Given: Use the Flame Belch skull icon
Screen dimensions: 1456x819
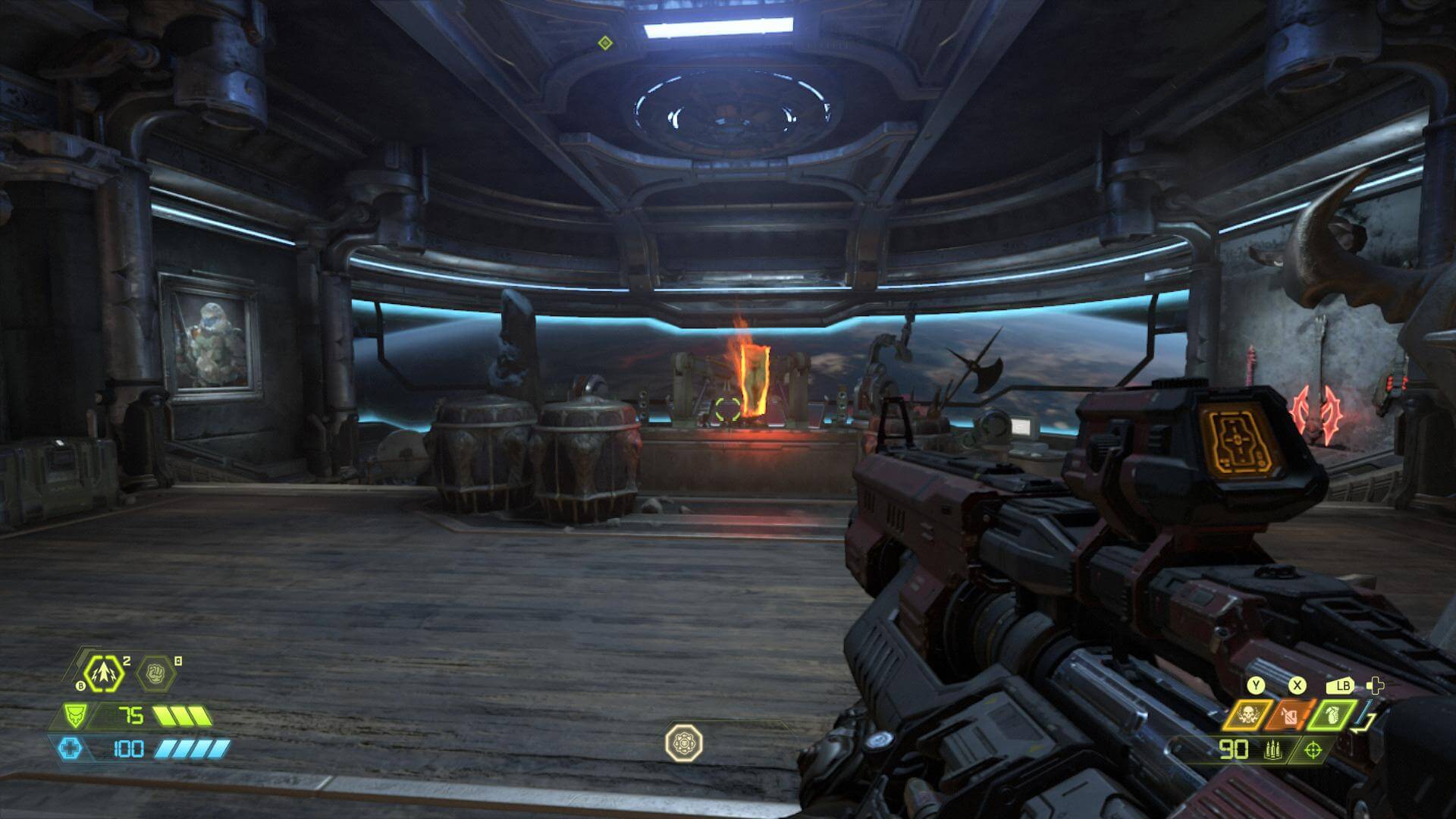Looking at the screenshot, I should tap(1247, 714).
